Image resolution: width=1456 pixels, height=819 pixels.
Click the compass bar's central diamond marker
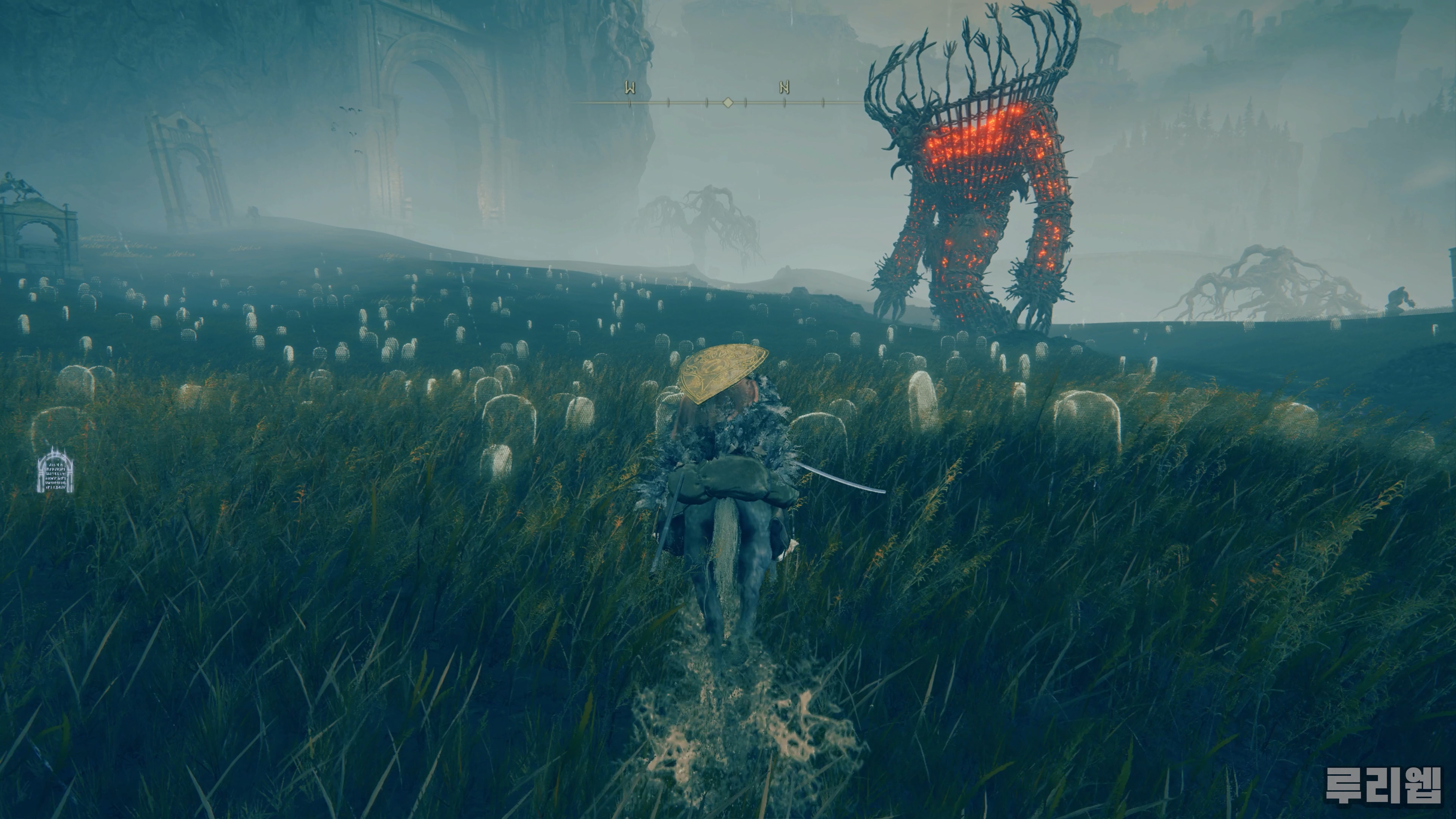728,102
